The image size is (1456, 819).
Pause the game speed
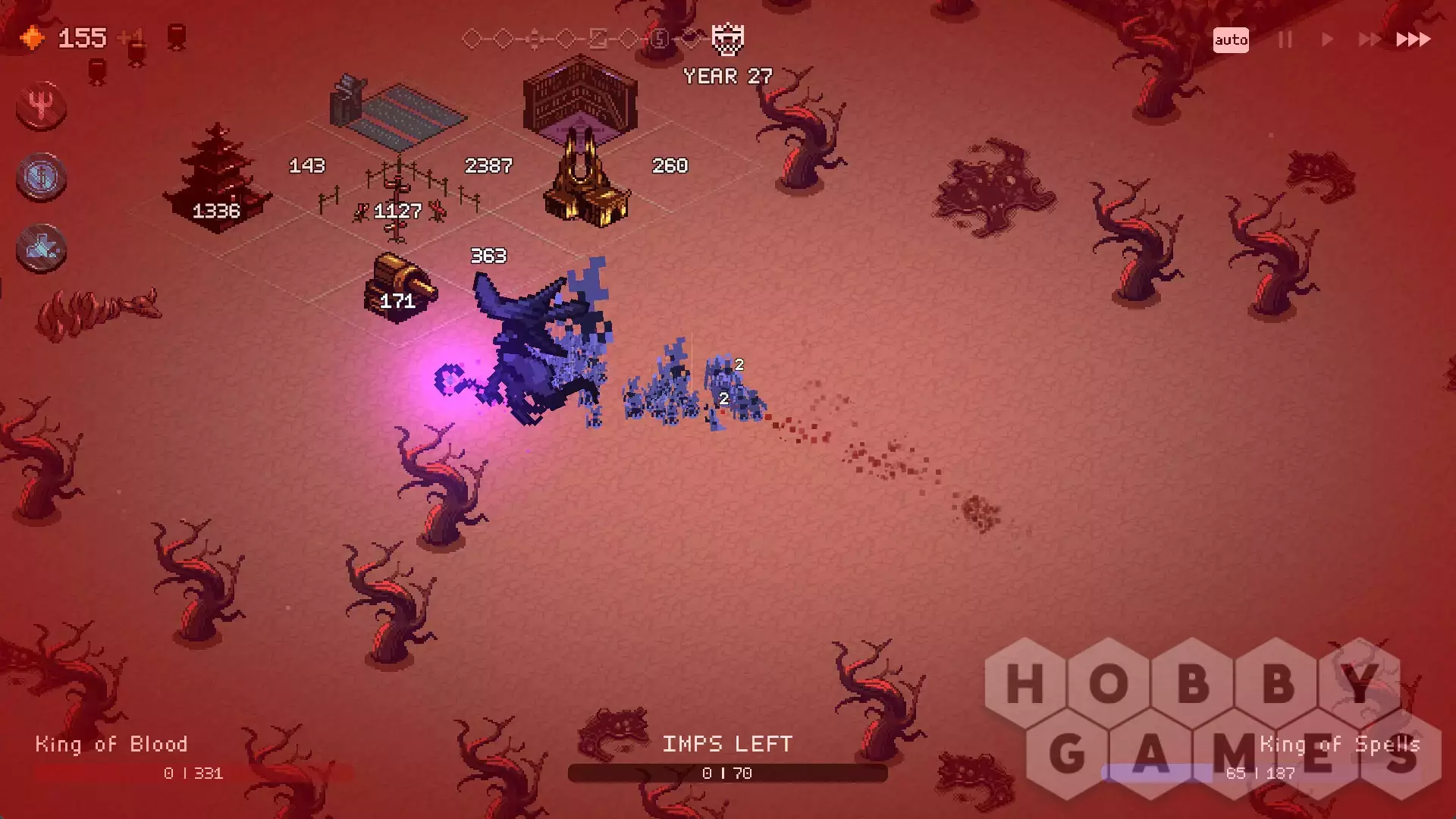pos(1285,39)
